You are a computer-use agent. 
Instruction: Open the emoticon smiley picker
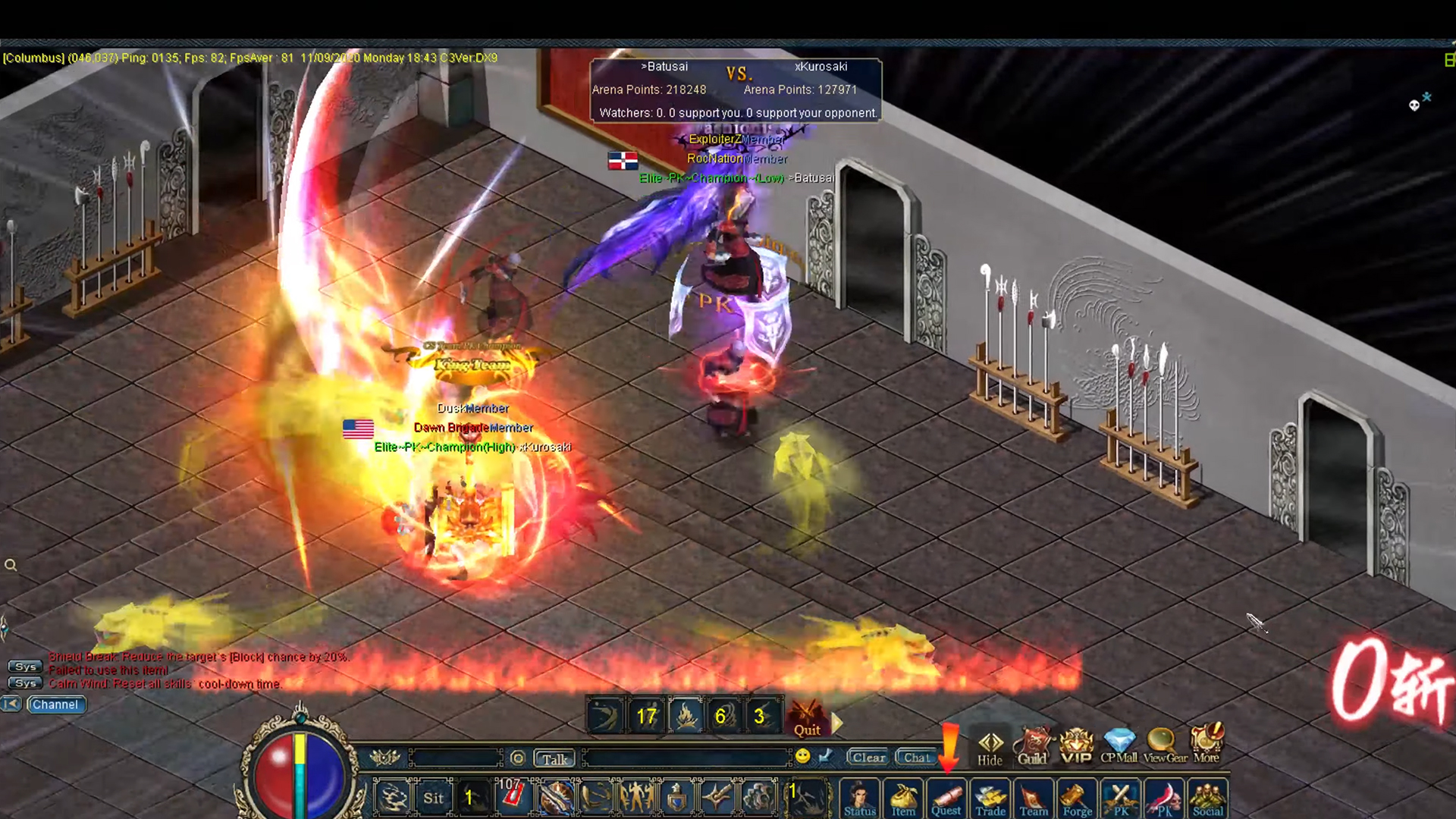coord(801,757)
